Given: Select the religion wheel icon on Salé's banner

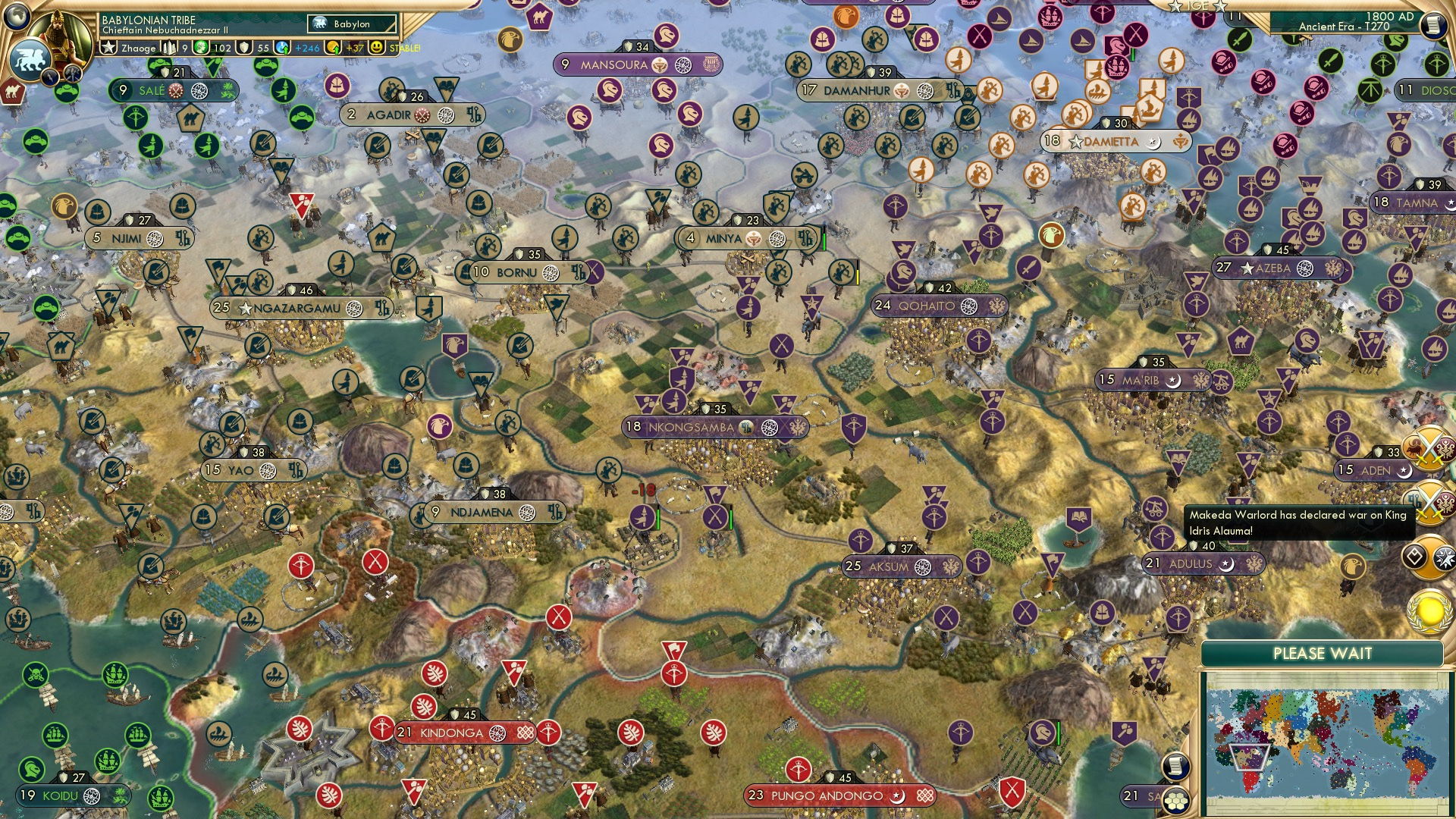Looking at the screenshot, I should click(199, 89).
